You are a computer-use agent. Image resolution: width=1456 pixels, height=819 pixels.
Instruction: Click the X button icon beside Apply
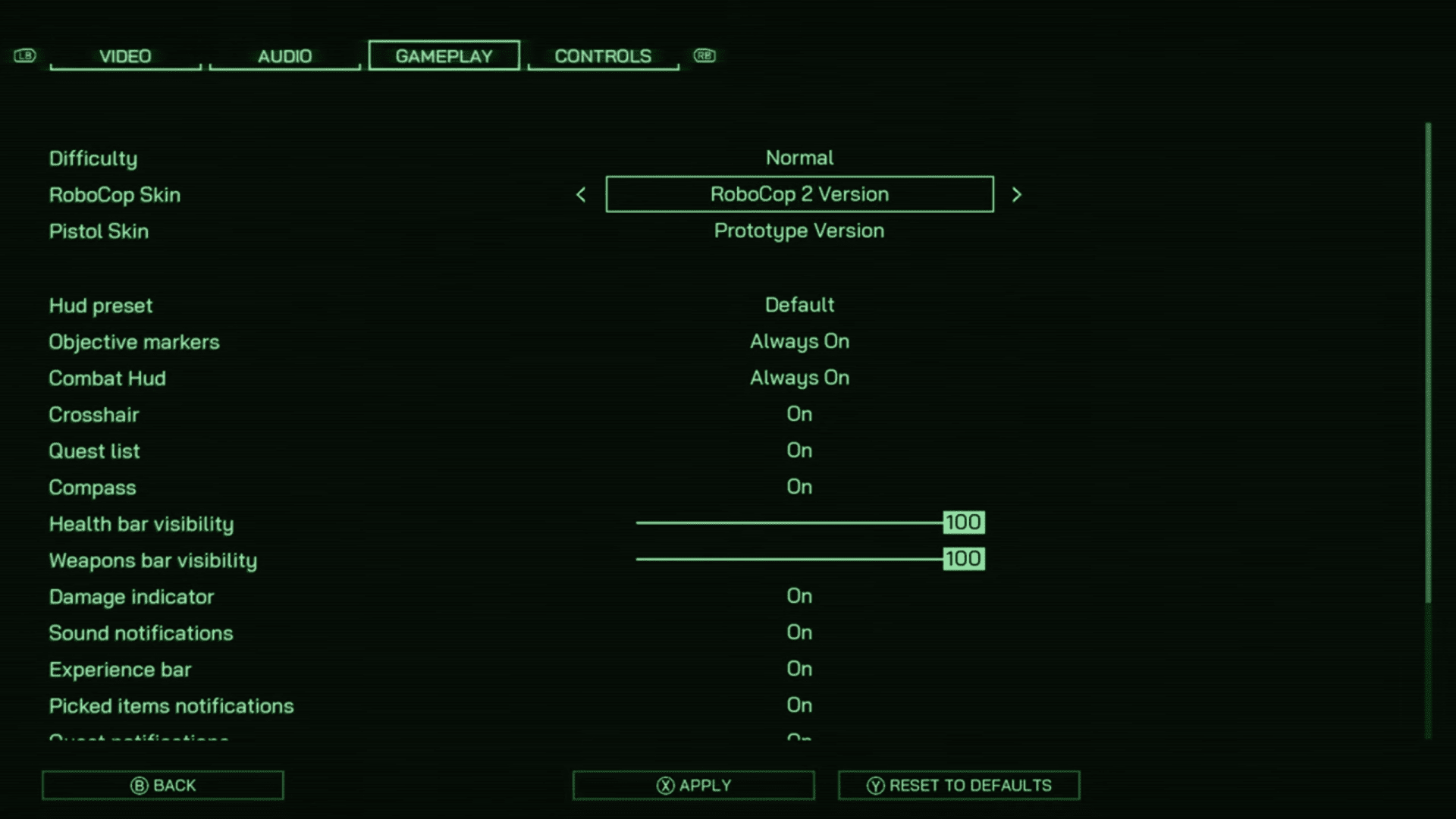tap(666, 785)
